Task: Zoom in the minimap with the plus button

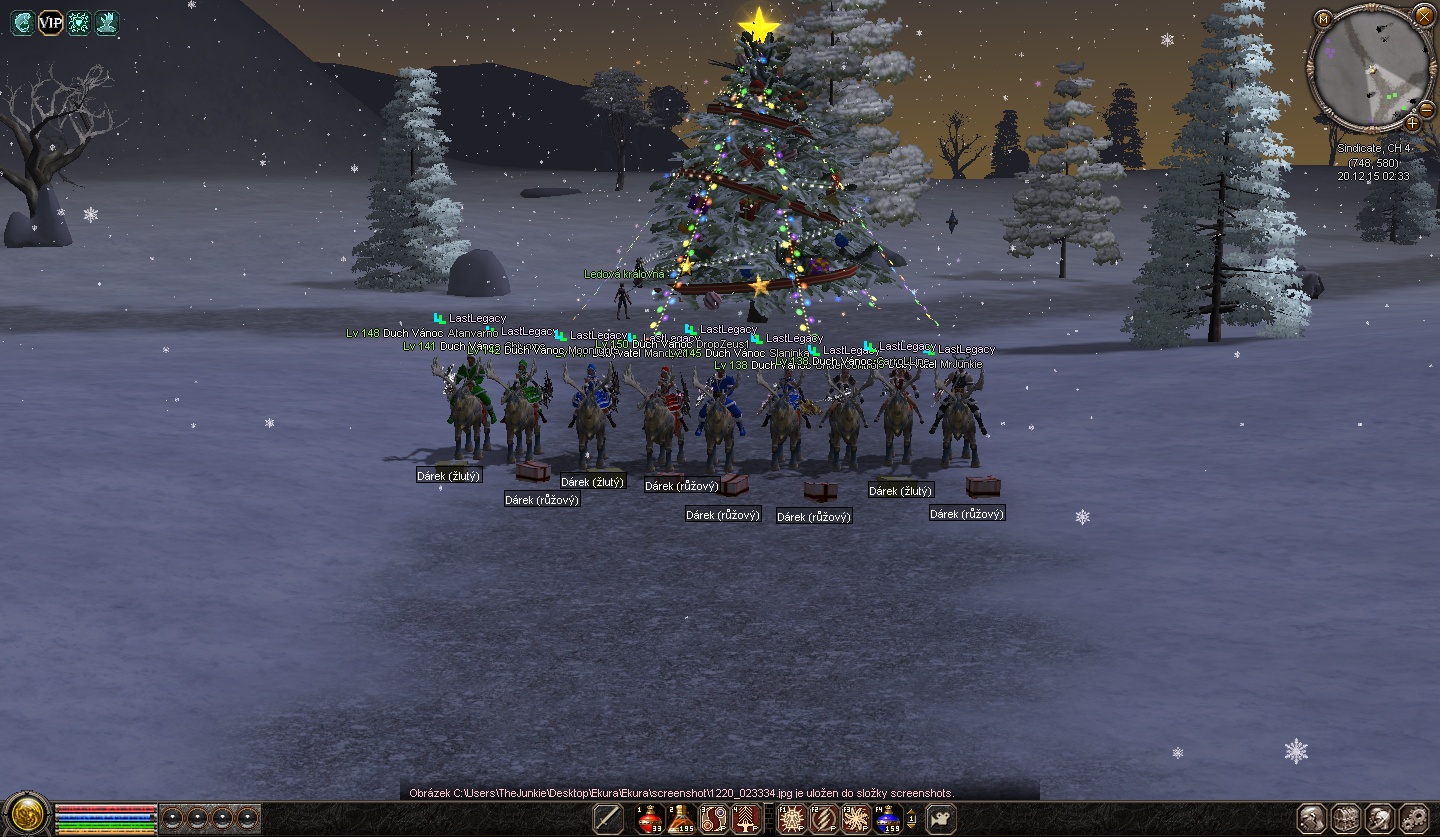Action: 1412,123
